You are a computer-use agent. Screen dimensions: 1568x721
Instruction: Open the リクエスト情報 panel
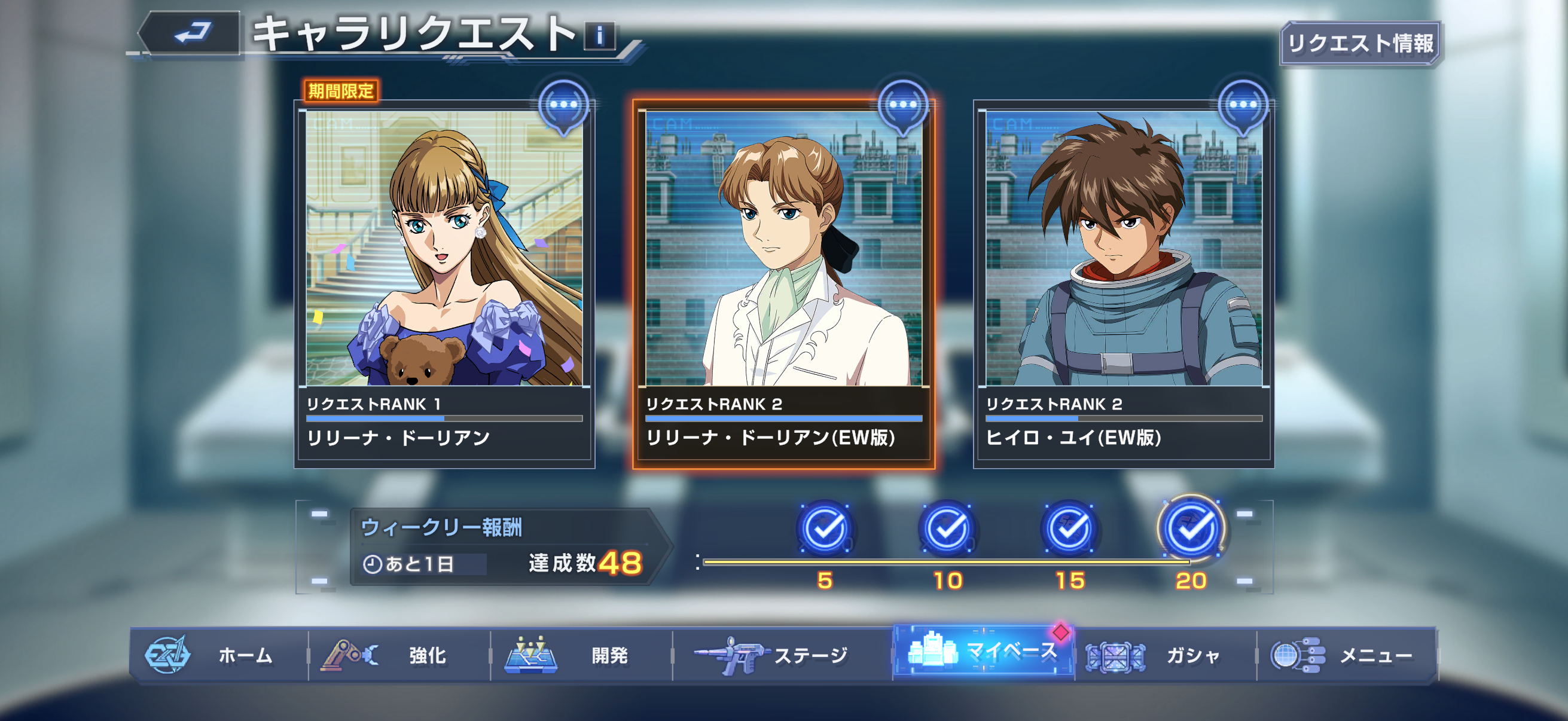[1360, 43]
